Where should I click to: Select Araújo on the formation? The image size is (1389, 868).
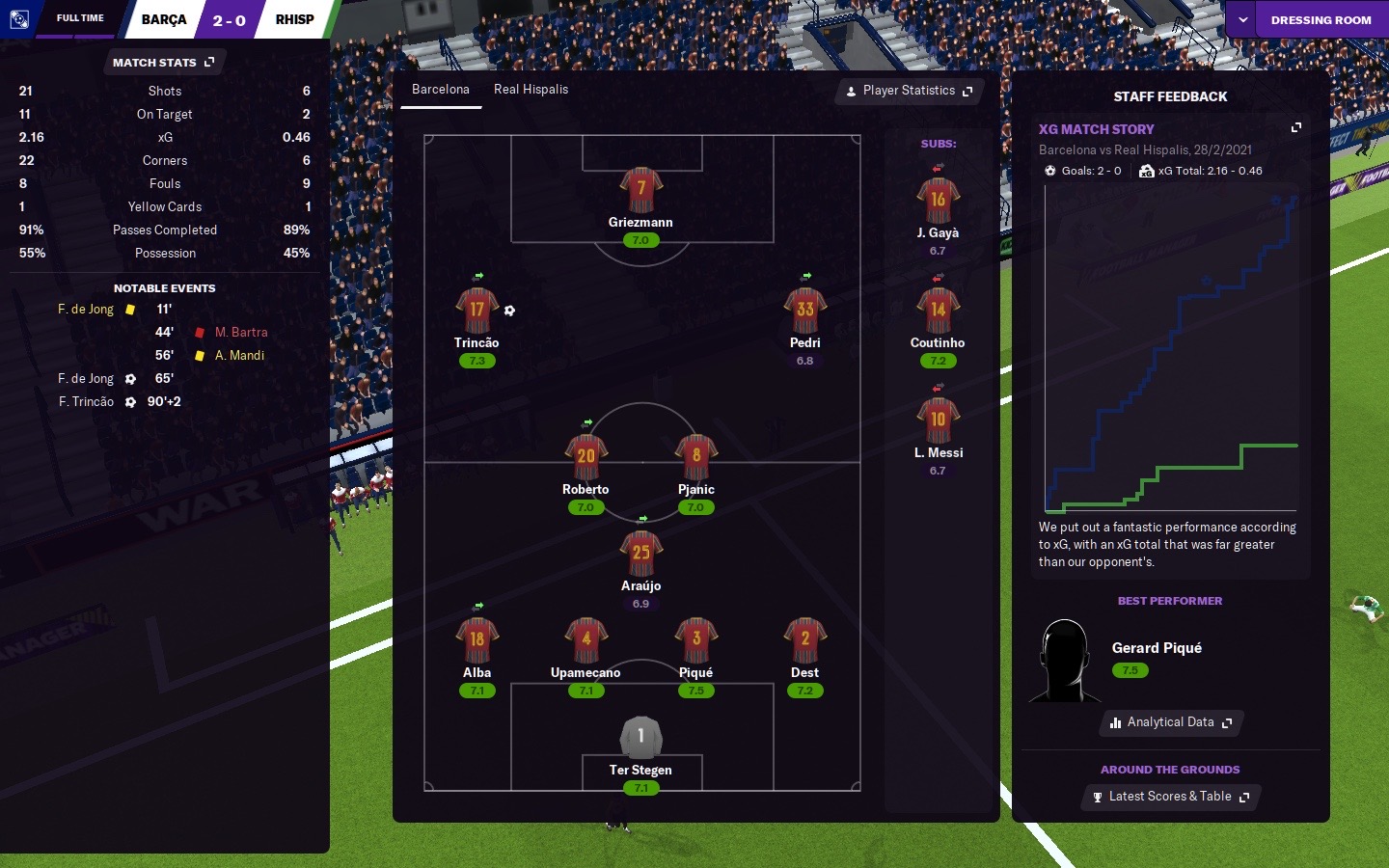pos(640,555)
